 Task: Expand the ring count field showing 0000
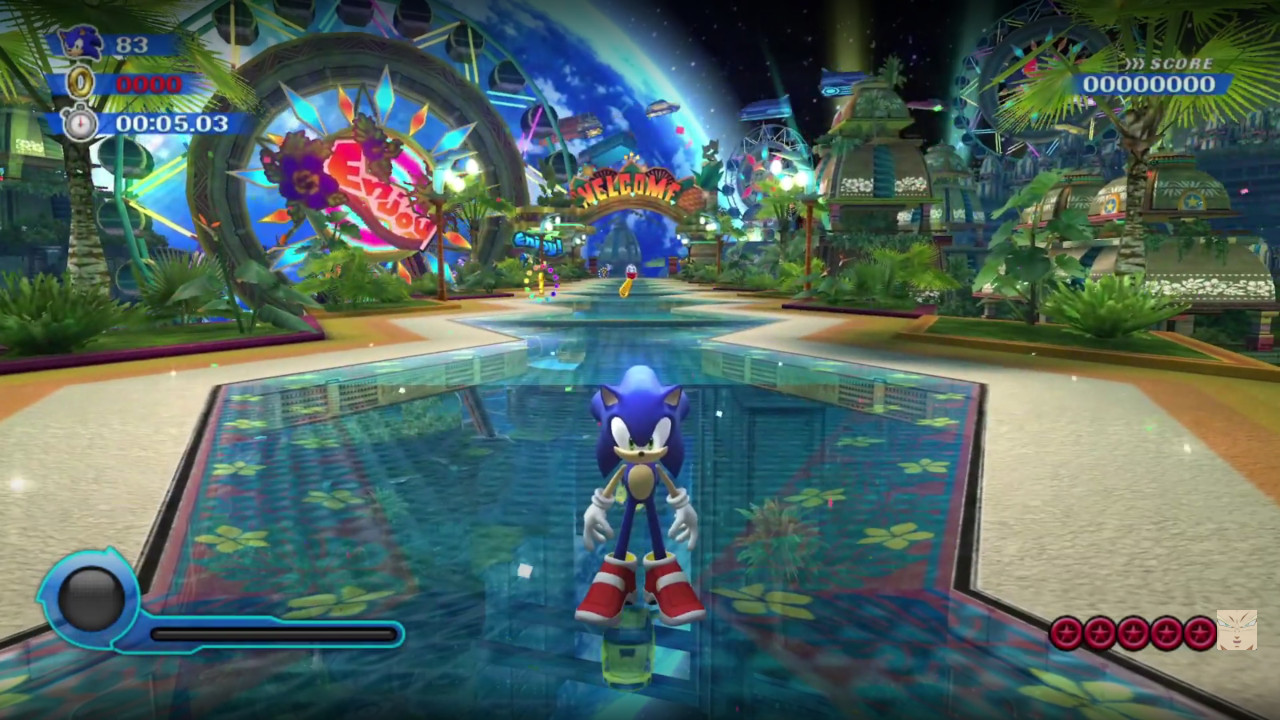click(x=150, y=84)
